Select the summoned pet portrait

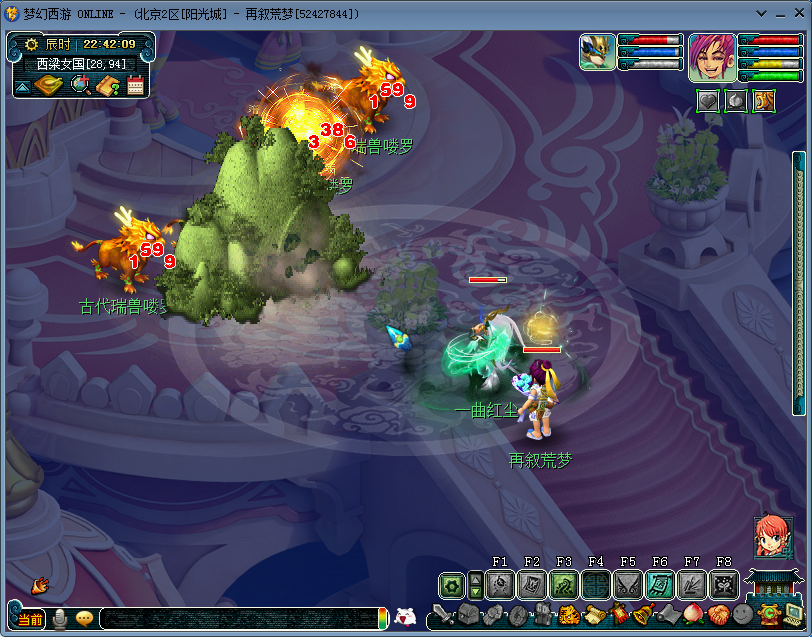pos(598,52)
